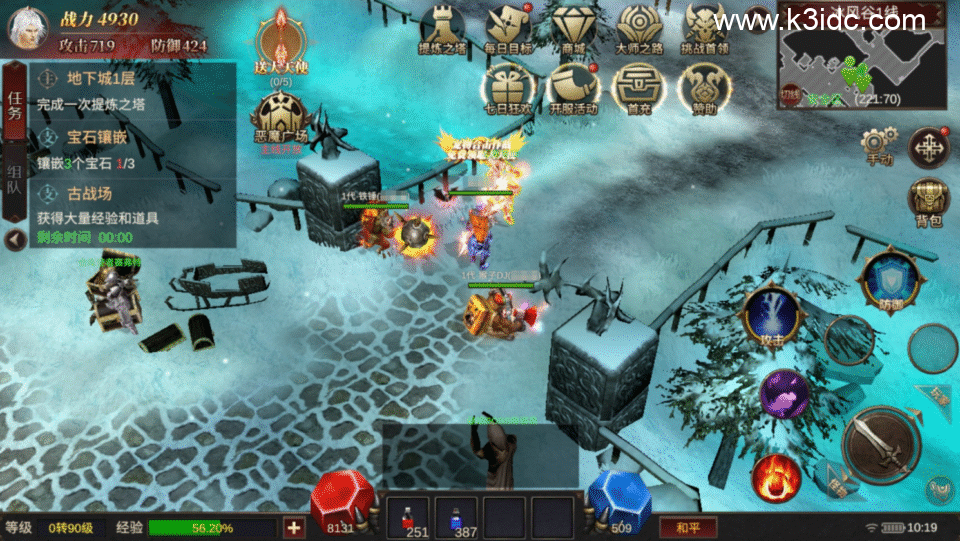This screenshot has height=541, width=960.
Task: Open the 提炼之塔 tower icon
Action: tap(442, 26)
